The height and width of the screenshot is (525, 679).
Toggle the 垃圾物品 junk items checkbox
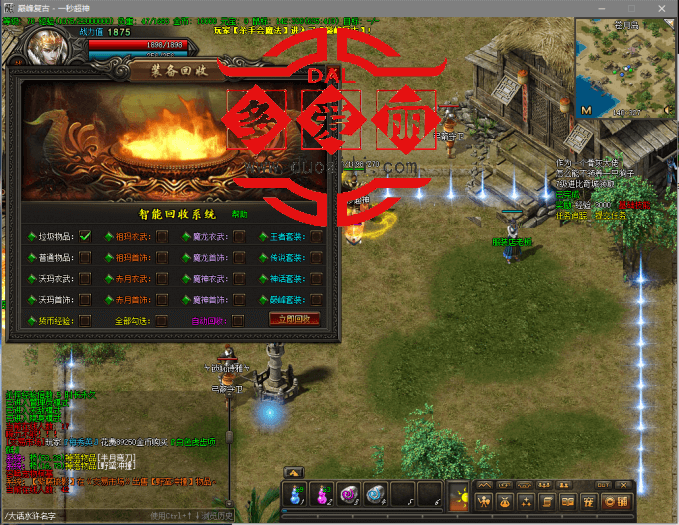(85, 236)
